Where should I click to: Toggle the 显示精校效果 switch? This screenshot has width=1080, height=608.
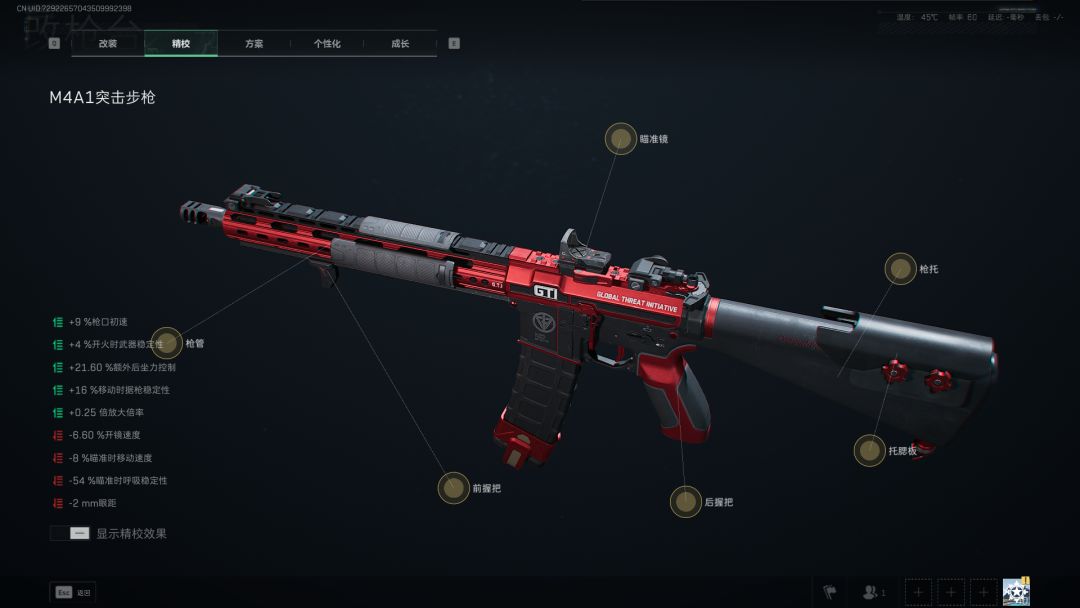(x=70, y=534)
